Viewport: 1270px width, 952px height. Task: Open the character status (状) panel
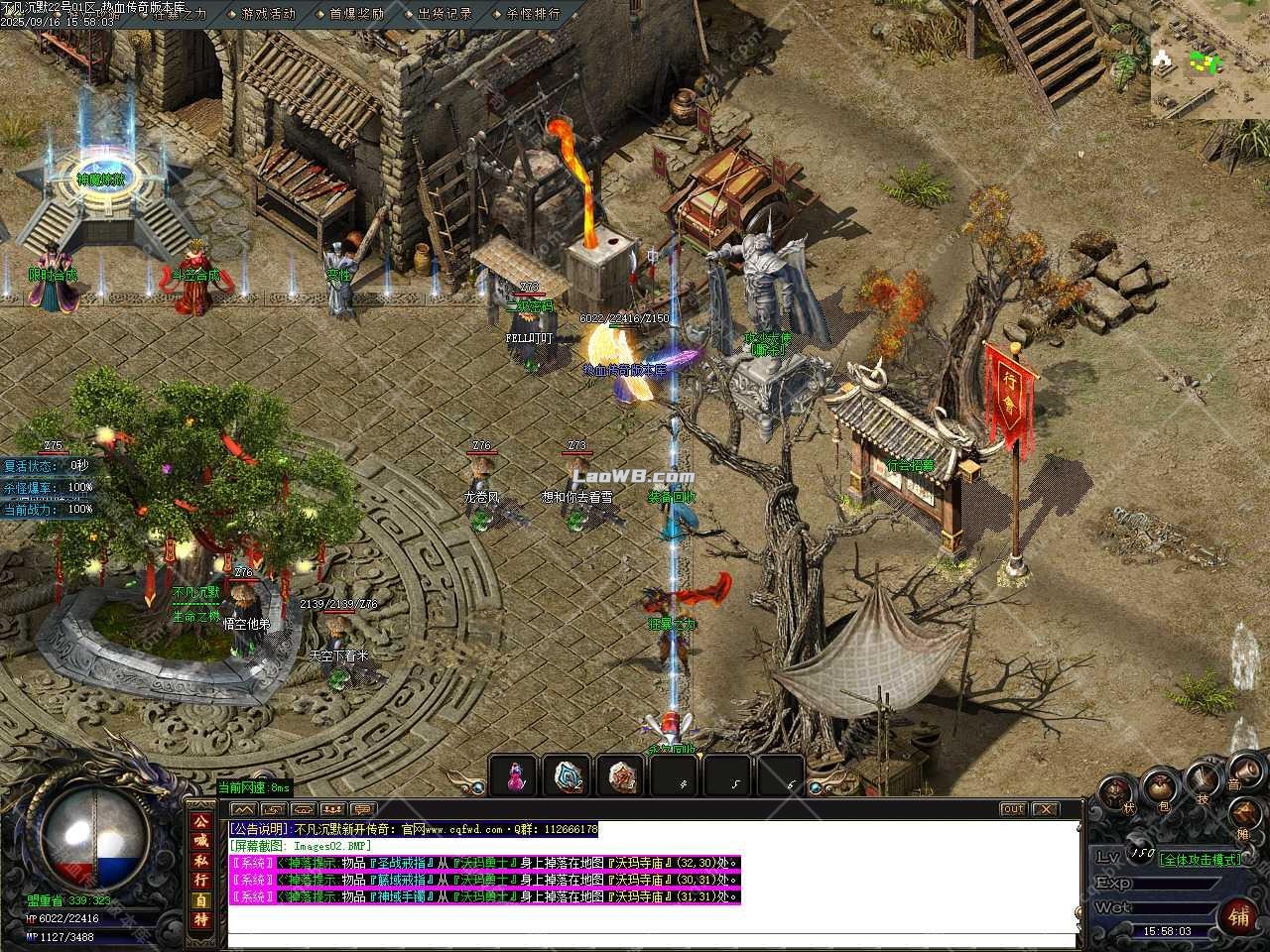pyautogui.click(x=1114, y=793)
